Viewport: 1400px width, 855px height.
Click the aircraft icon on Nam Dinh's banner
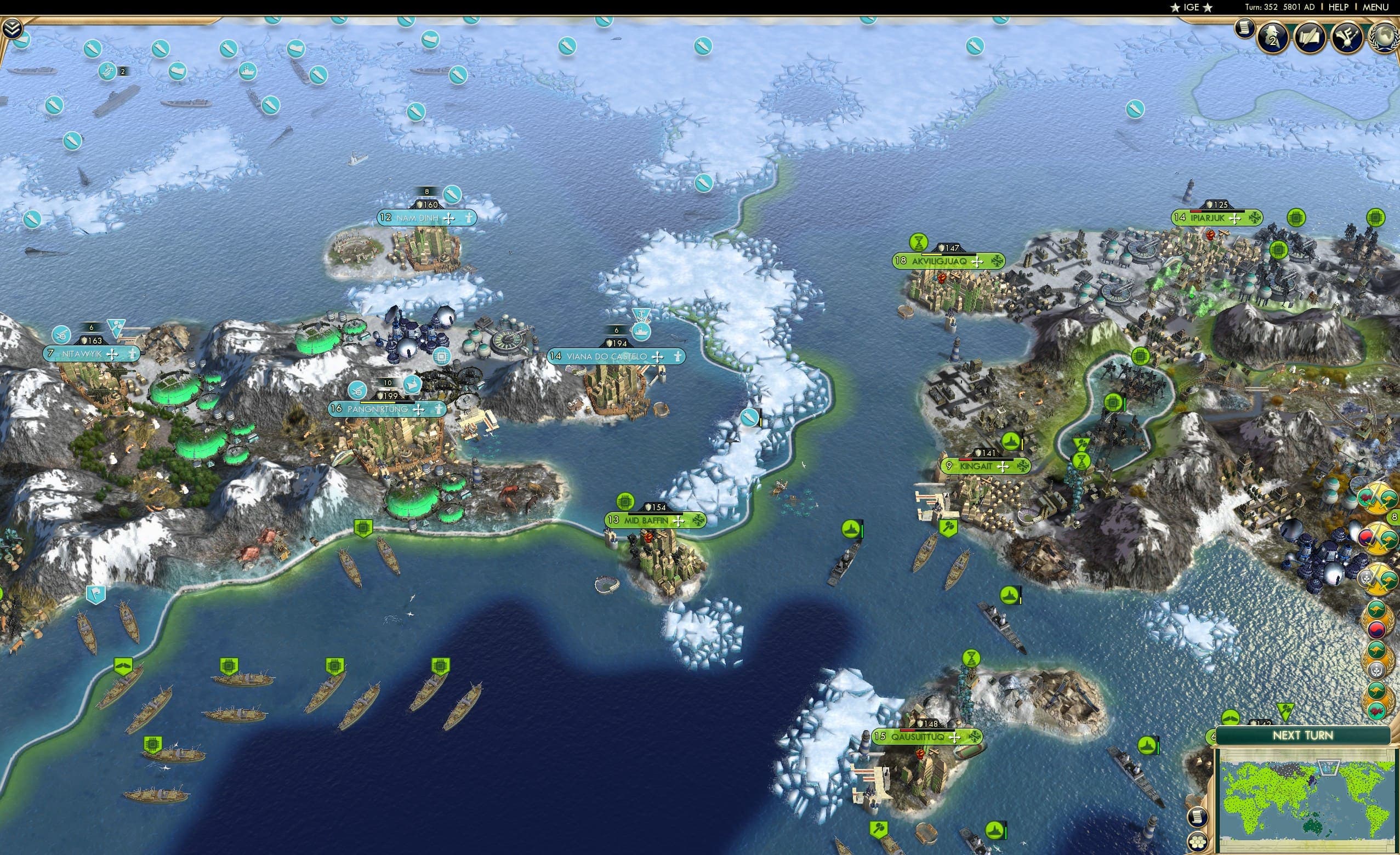[x=449, y=219]
